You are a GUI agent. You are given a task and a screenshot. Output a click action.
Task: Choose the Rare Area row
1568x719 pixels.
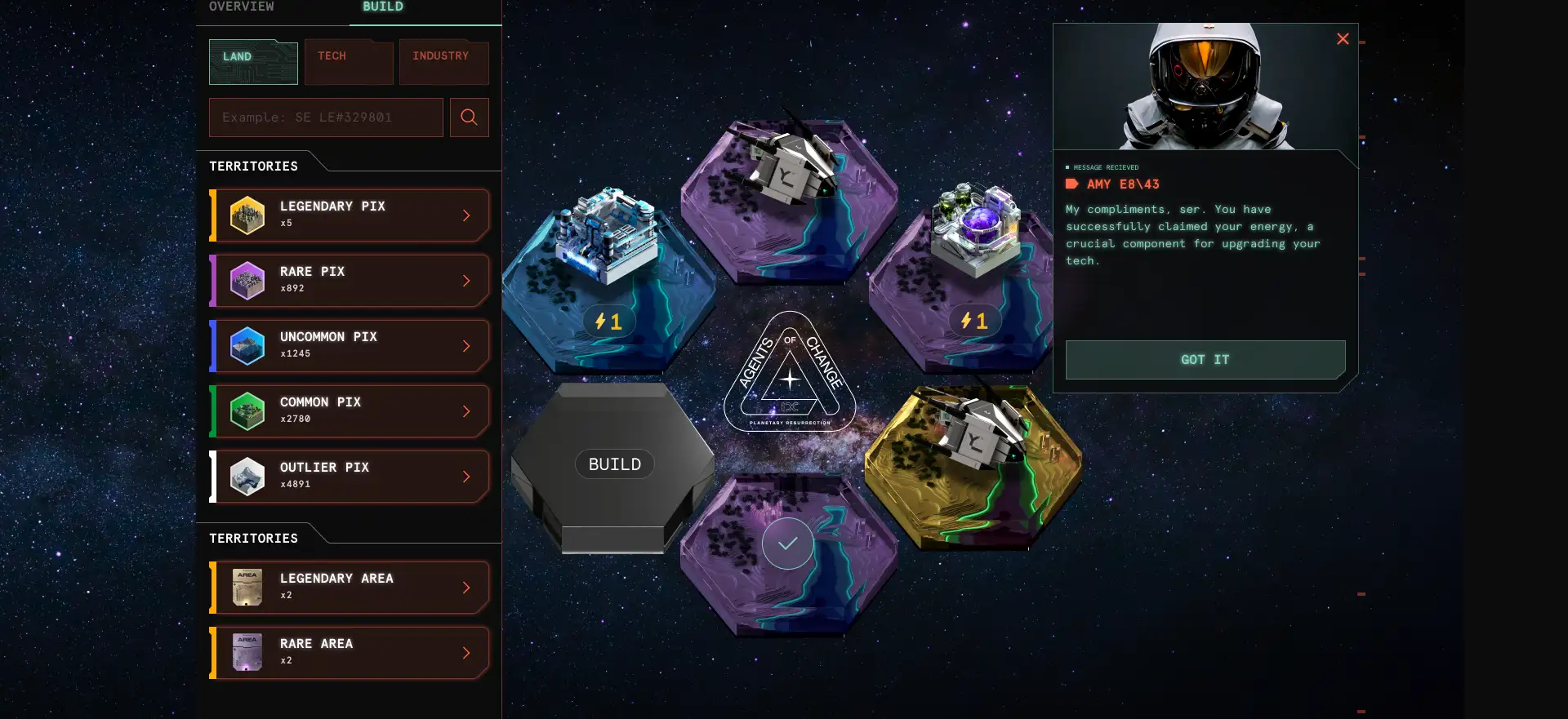coord(350,653)
